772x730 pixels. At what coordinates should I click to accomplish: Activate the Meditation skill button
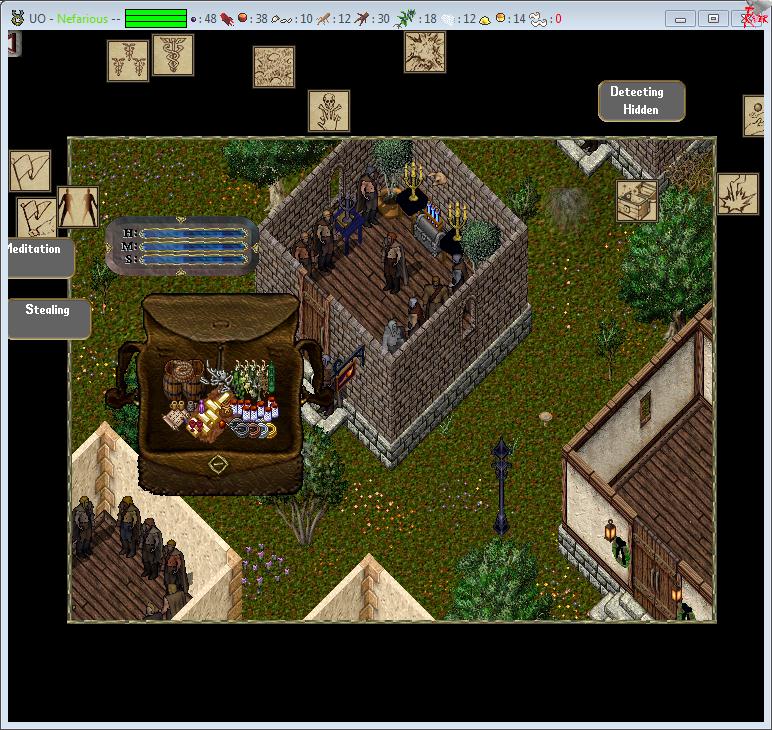[38, 257]
